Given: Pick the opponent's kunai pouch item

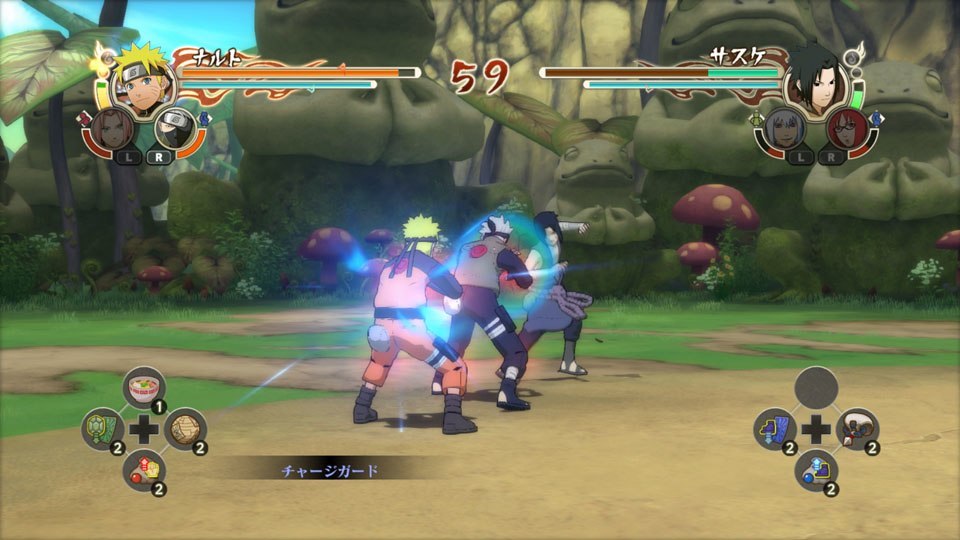Looking at the screenshot, I should click(858, 430).
